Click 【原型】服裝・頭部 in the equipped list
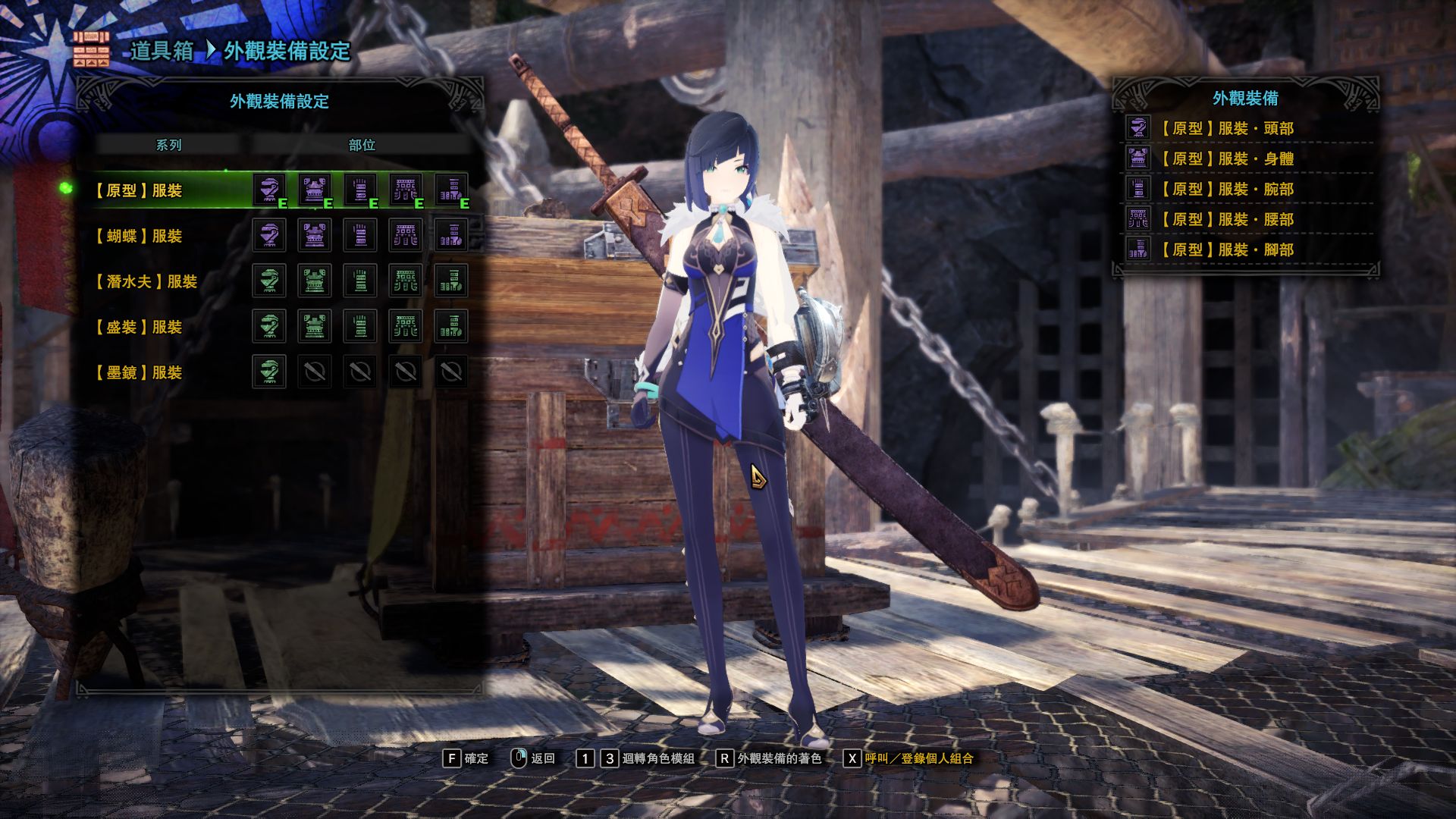This screenshot has height=819, width=1456. tap(1226, 128)
